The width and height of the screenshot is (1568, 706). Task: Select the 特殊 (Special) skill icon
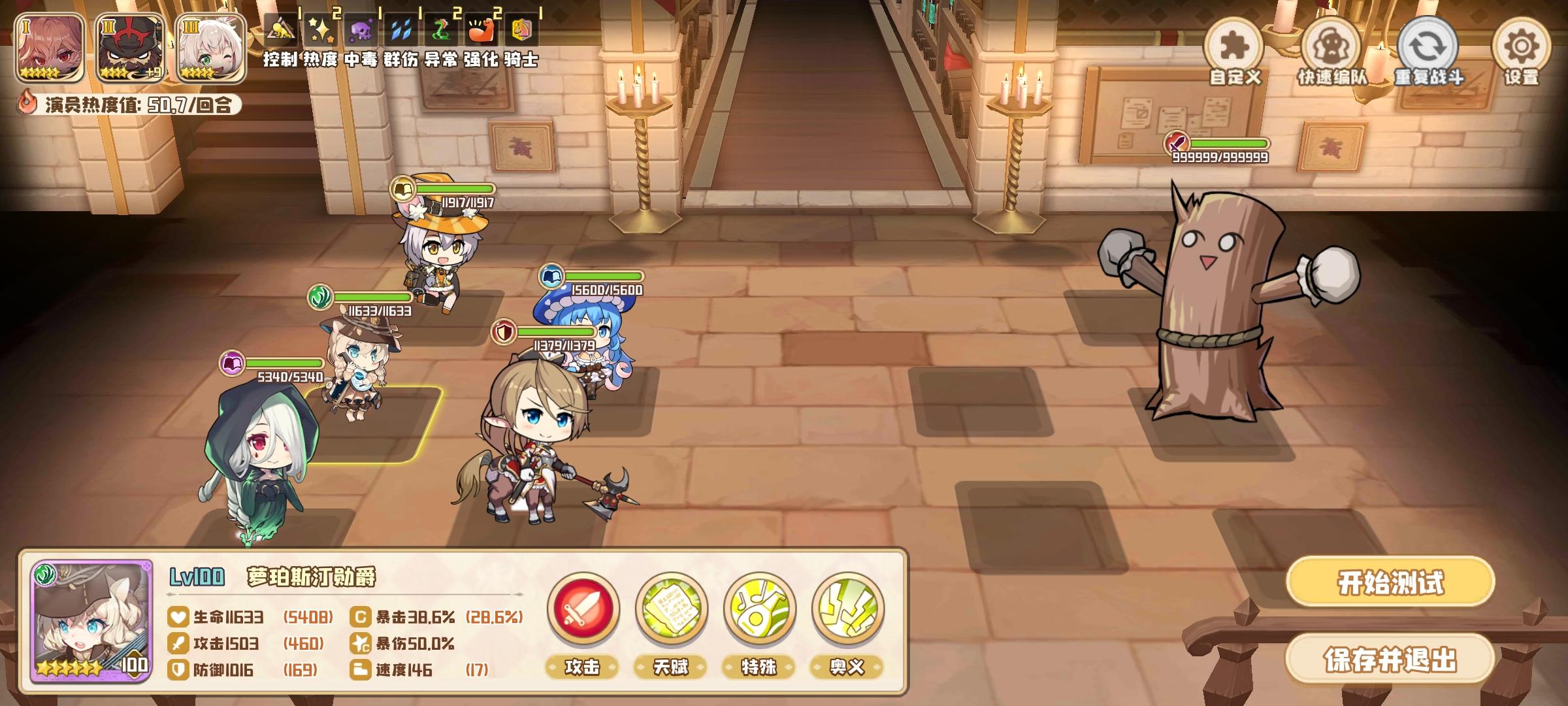click(x=760, y=609)
